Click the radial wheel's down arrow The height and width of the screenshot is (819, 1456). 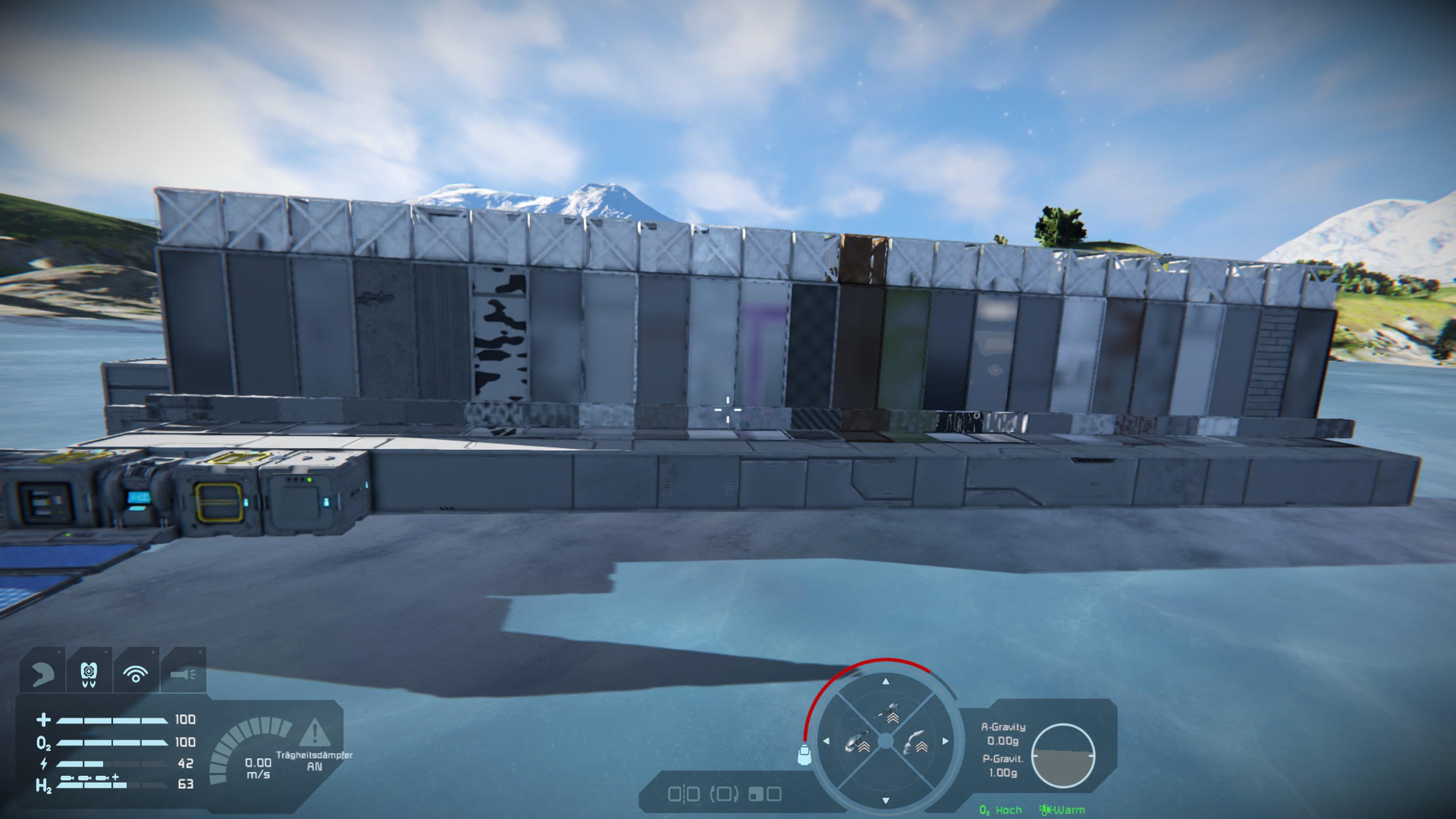[x=886, y=800]
